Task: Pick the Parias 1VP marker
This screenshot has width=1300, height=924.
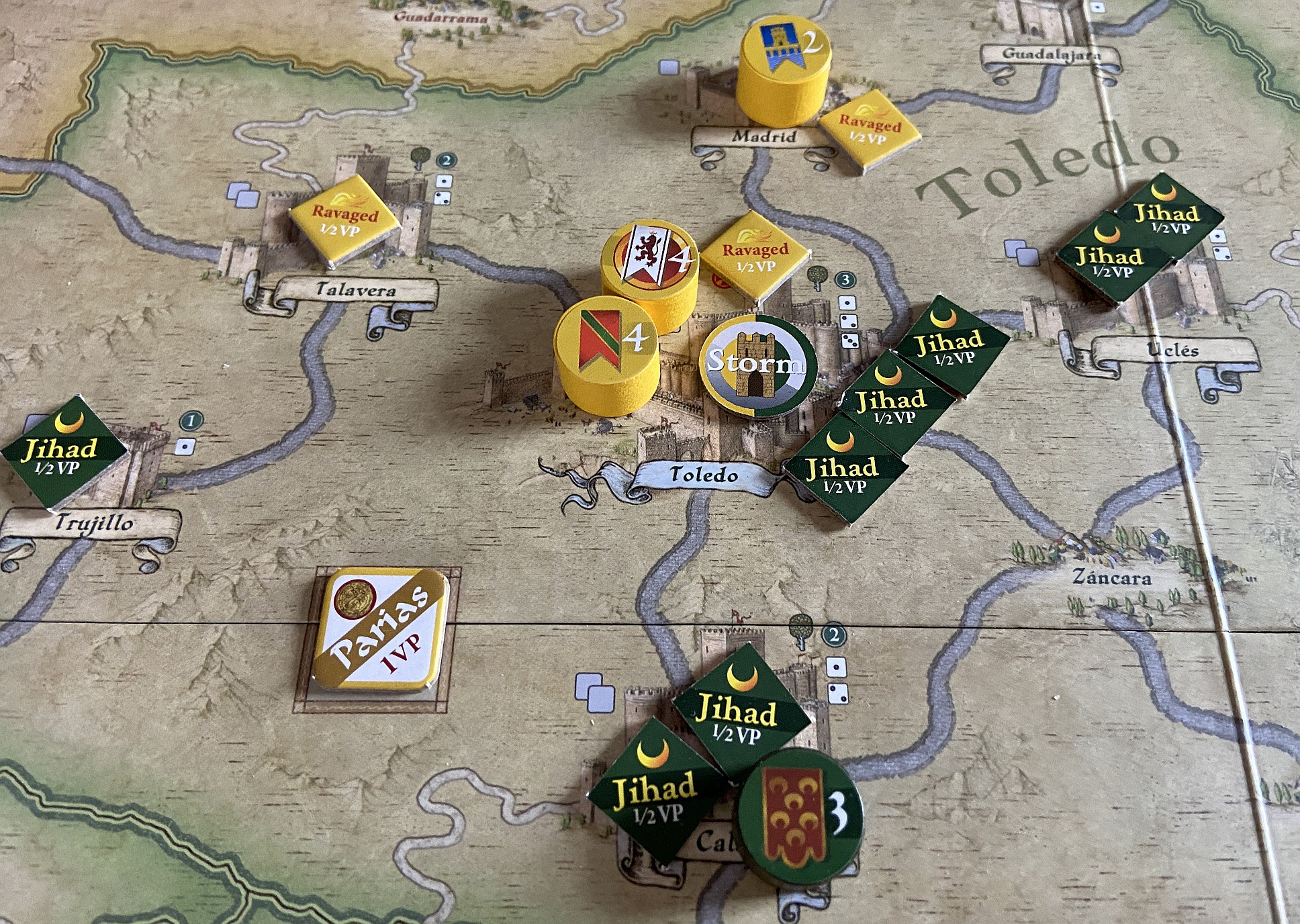Action: coord(380,631)
